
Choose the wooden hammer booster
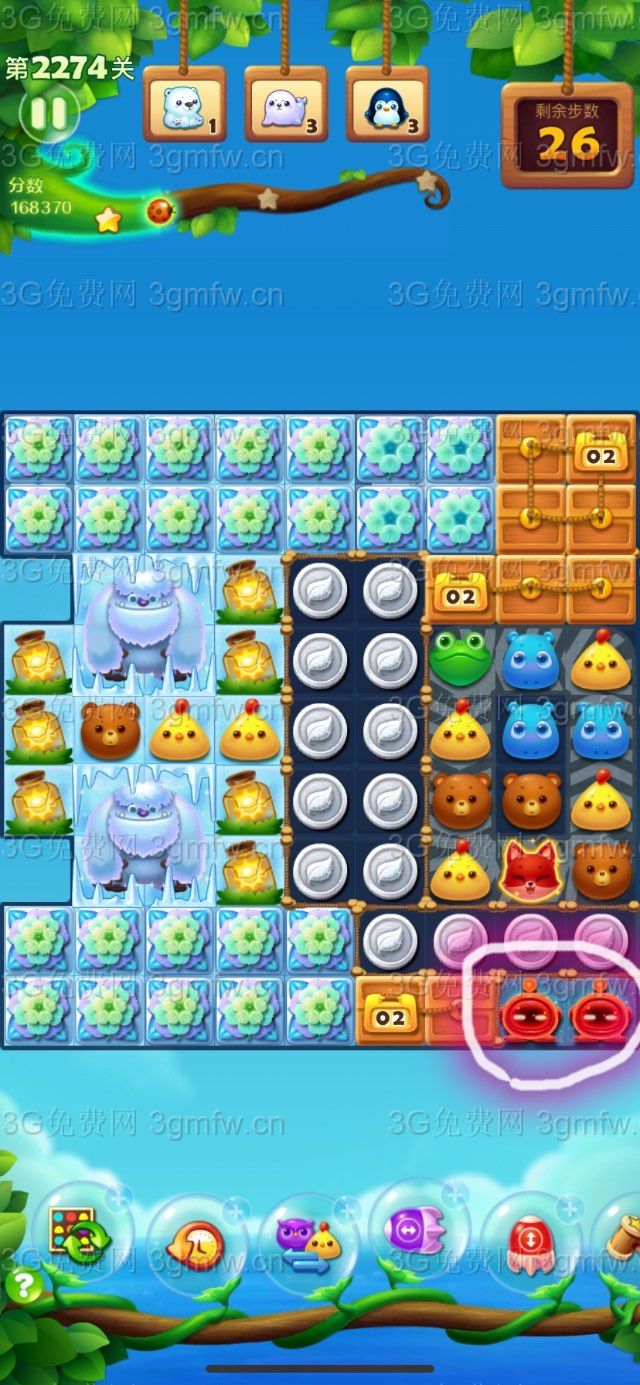pyautogui.click(x=622, y=1240)
